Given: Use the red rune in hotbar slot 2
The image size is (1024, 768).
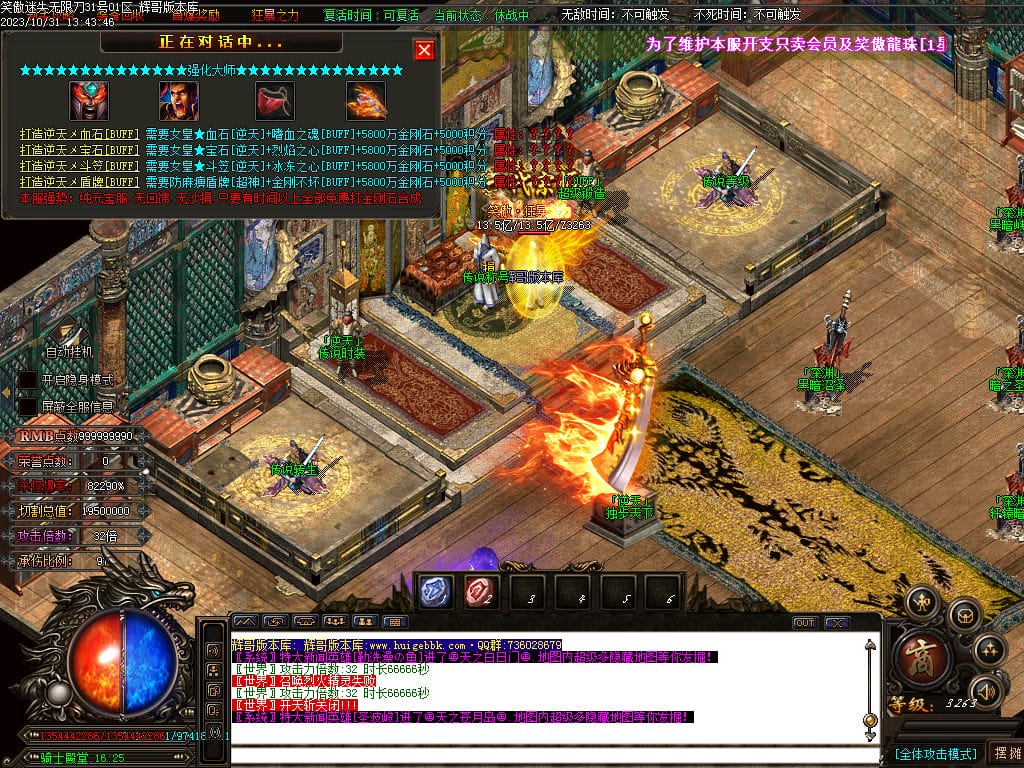Looking at the screenshot, I should [479, 593].
